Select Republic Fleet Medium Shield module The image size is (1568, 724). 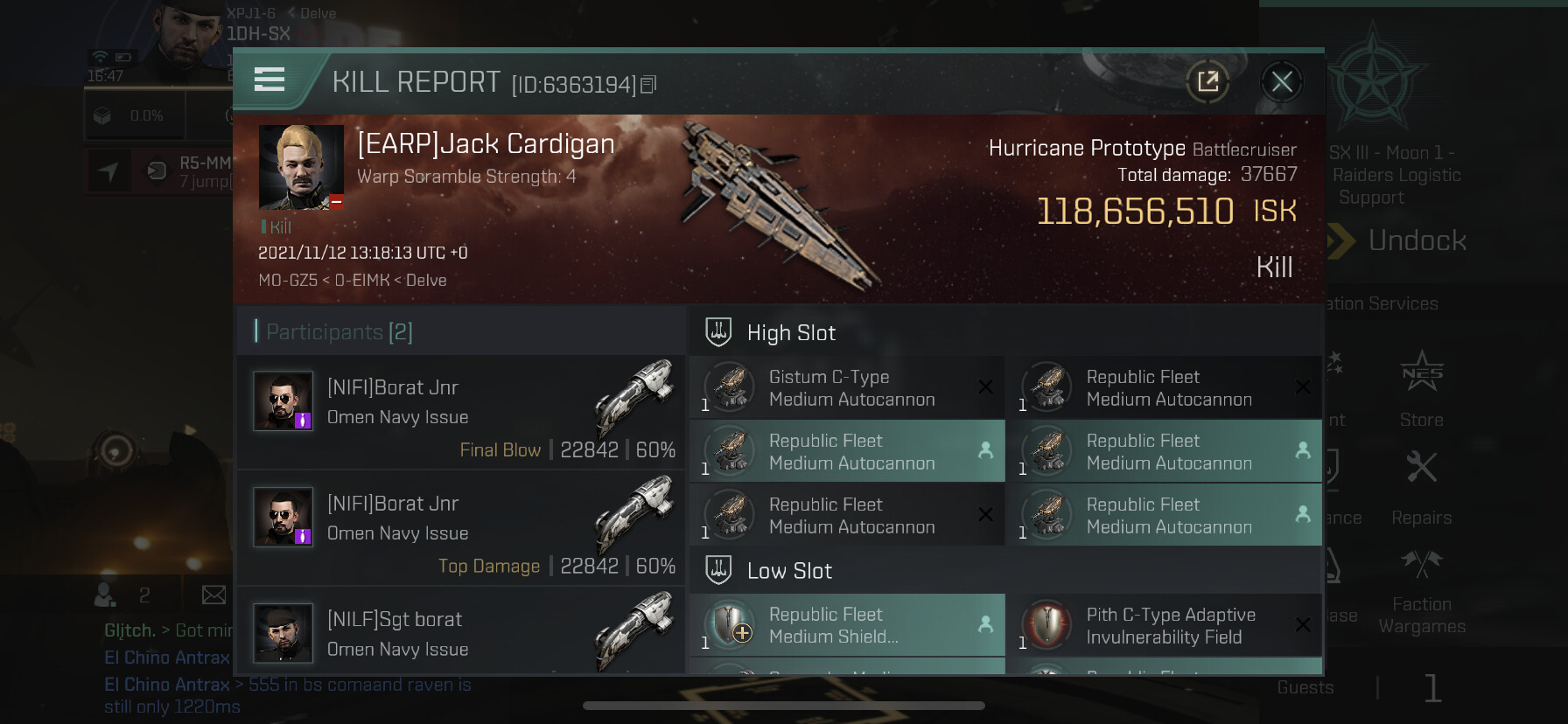click(x=846, y=626)
